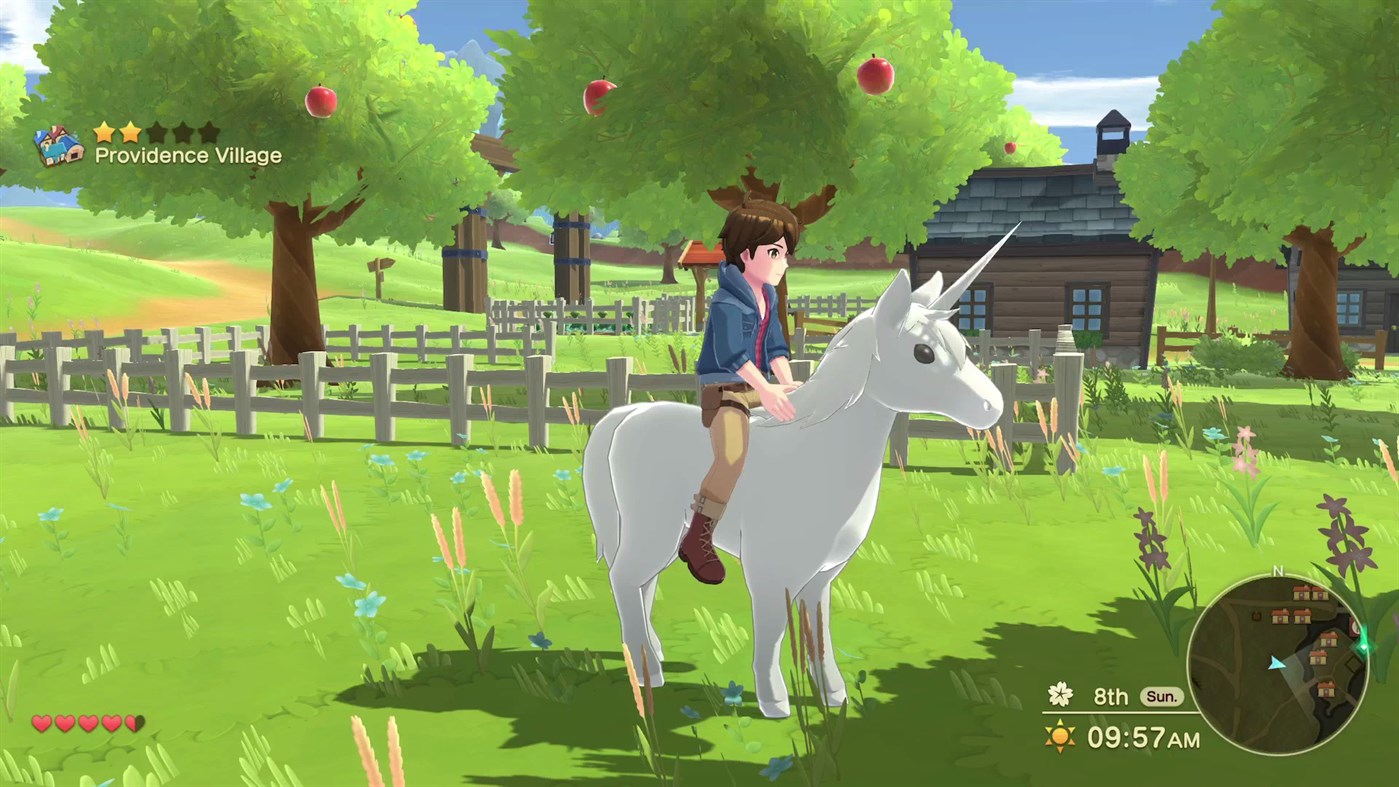This screenshot has height=787, width=1399.
Task: Click the N compass marker above the minimap
Action: click(1277, 570)
